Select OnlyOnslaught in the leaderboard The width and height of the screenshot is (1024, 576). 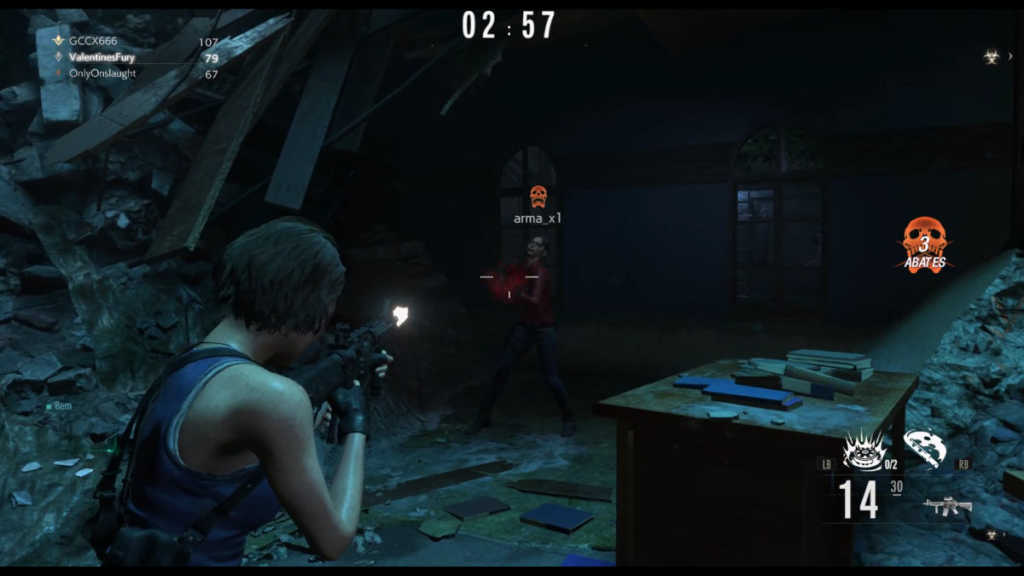pos(102,74)
